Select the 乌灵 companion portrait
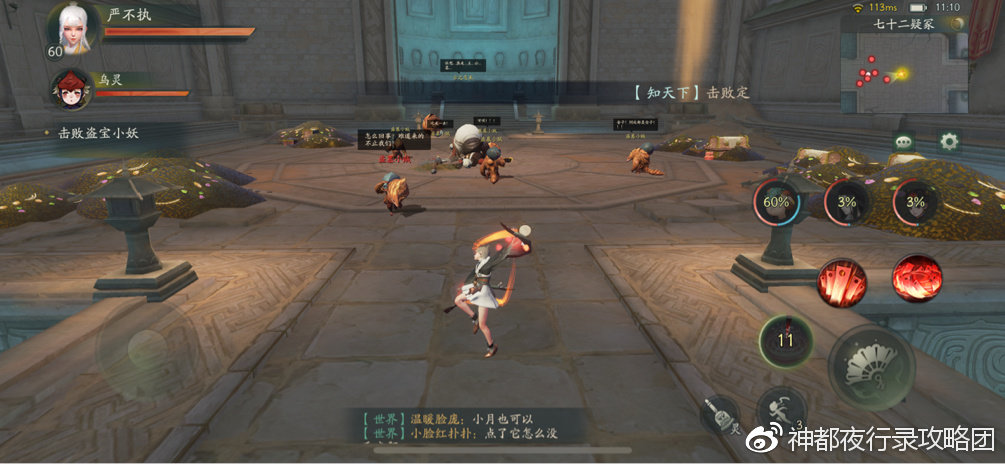 (x=71, y=88)
